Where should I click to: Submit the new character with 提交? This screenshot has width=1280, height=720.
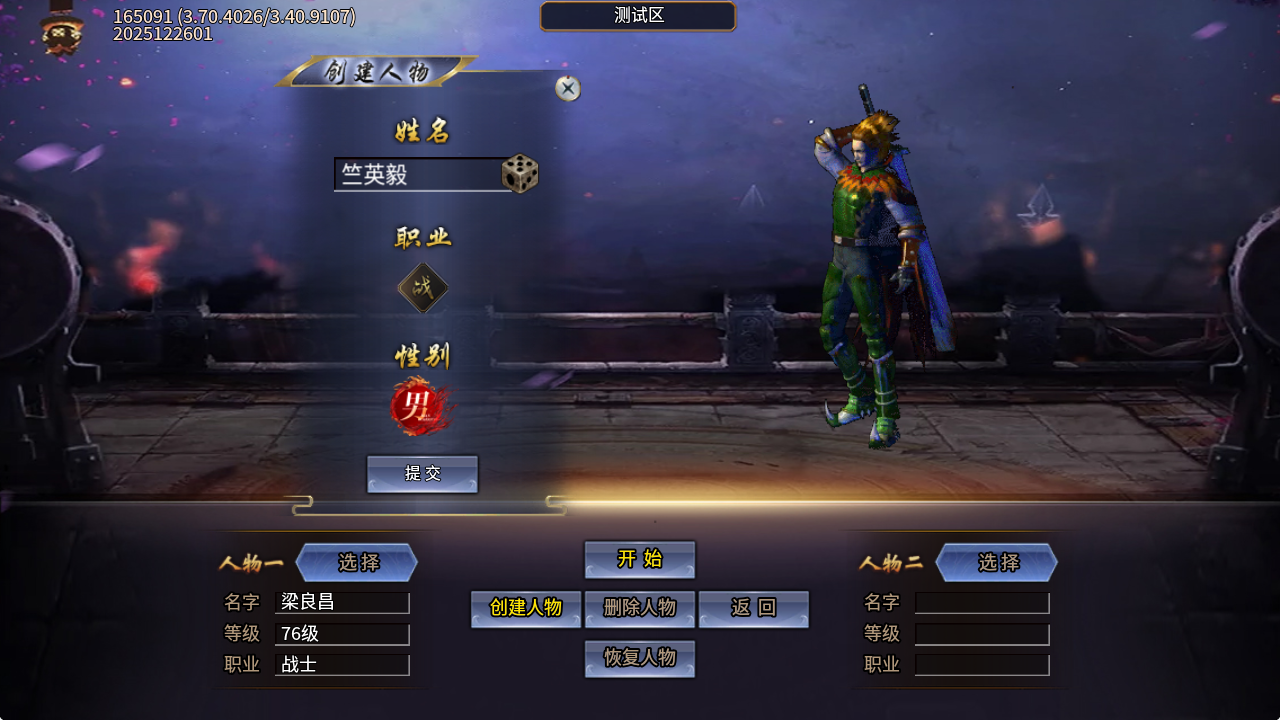[x=422, y=474]
